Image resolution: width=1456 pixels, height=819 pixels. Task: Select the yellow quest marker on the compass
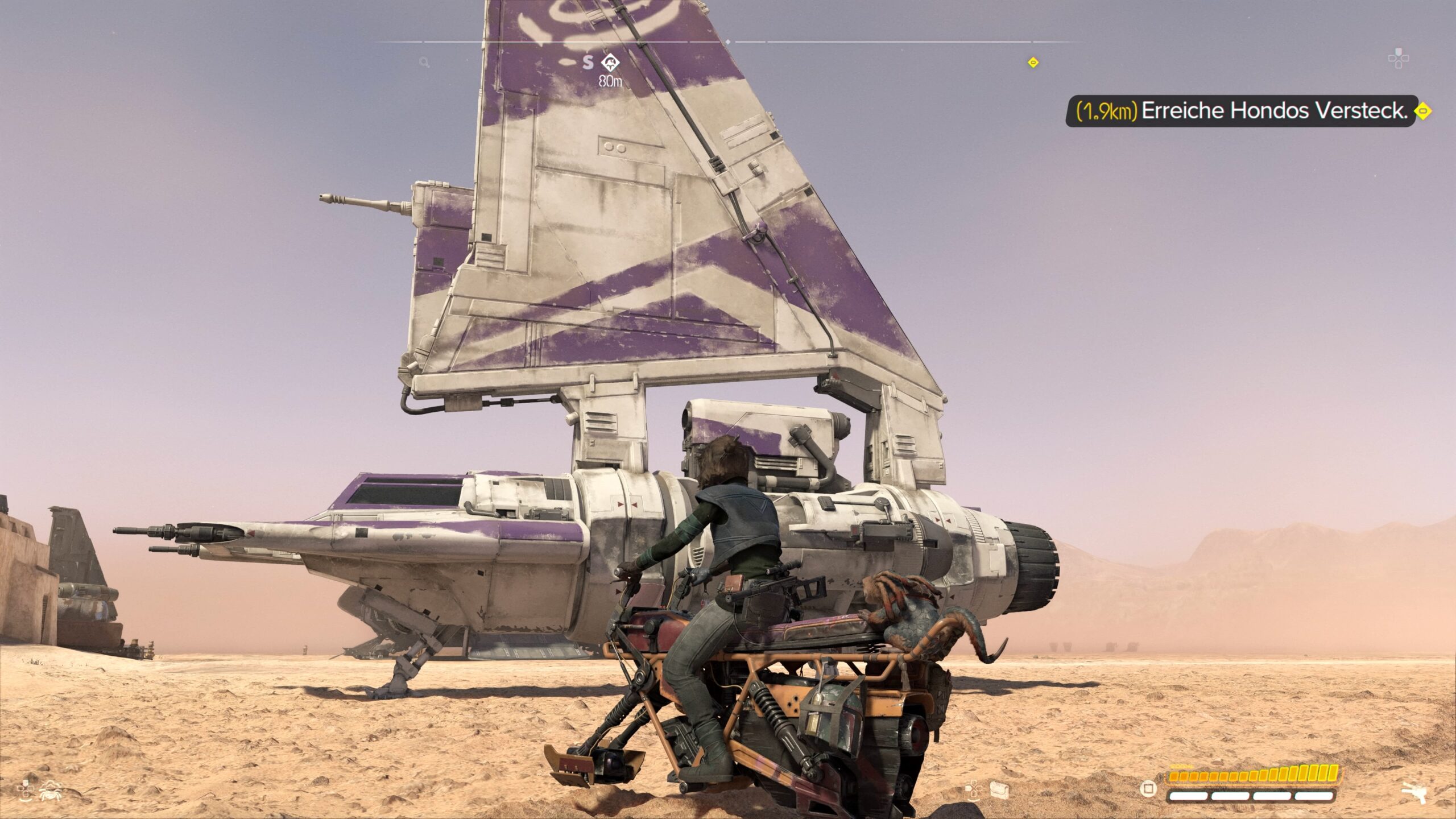pyautogui.click(x=1033, y=63)
